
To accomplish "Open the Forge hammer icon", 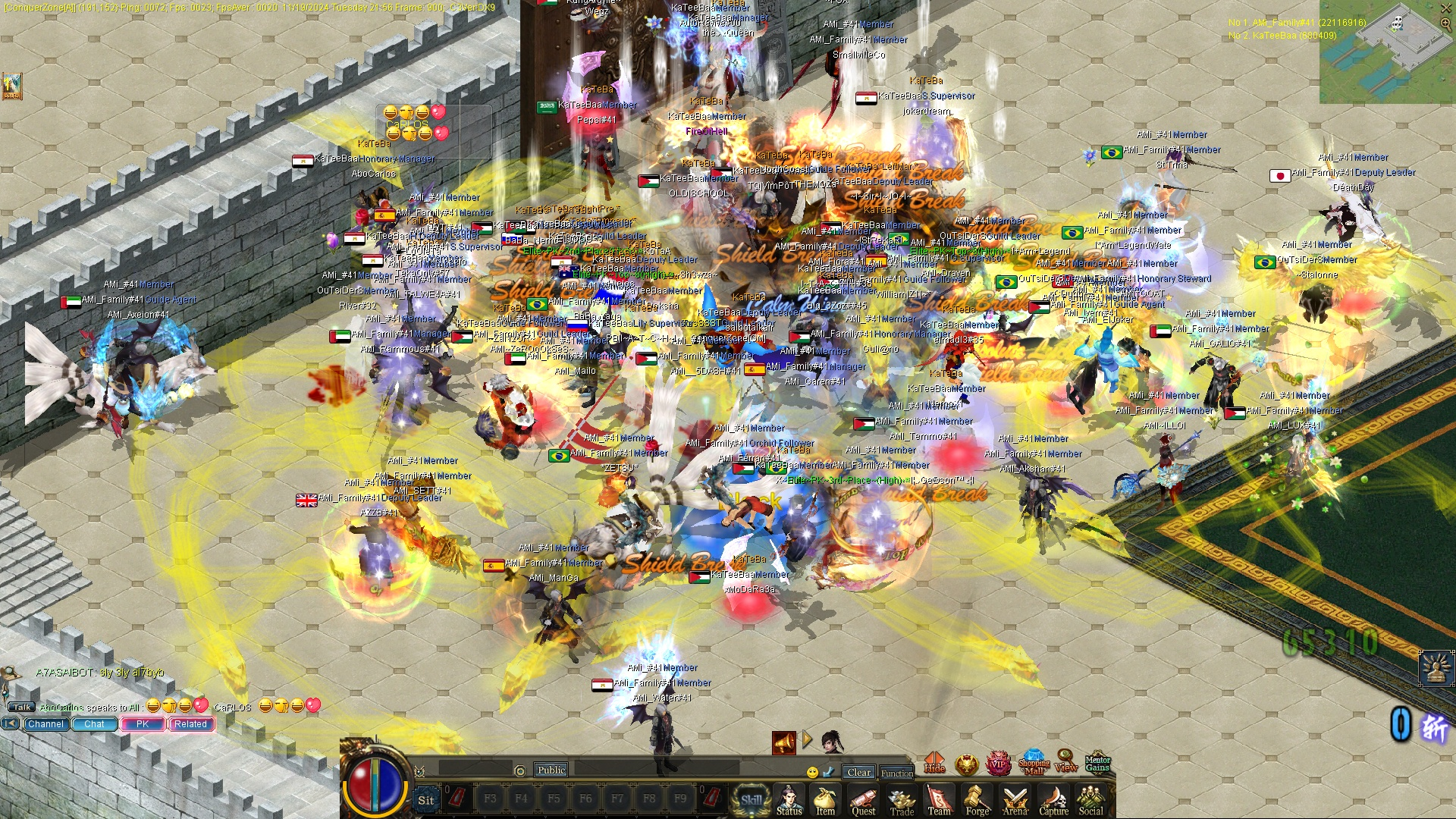I will point(977,799).
